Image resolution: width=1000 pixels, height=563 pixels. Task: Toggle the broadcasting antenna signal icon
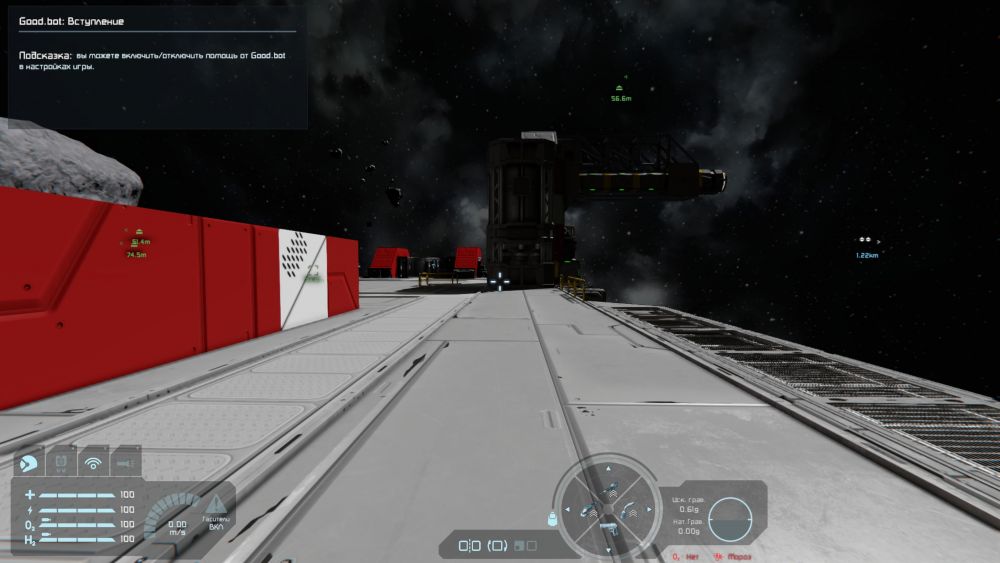coord(94,462)
